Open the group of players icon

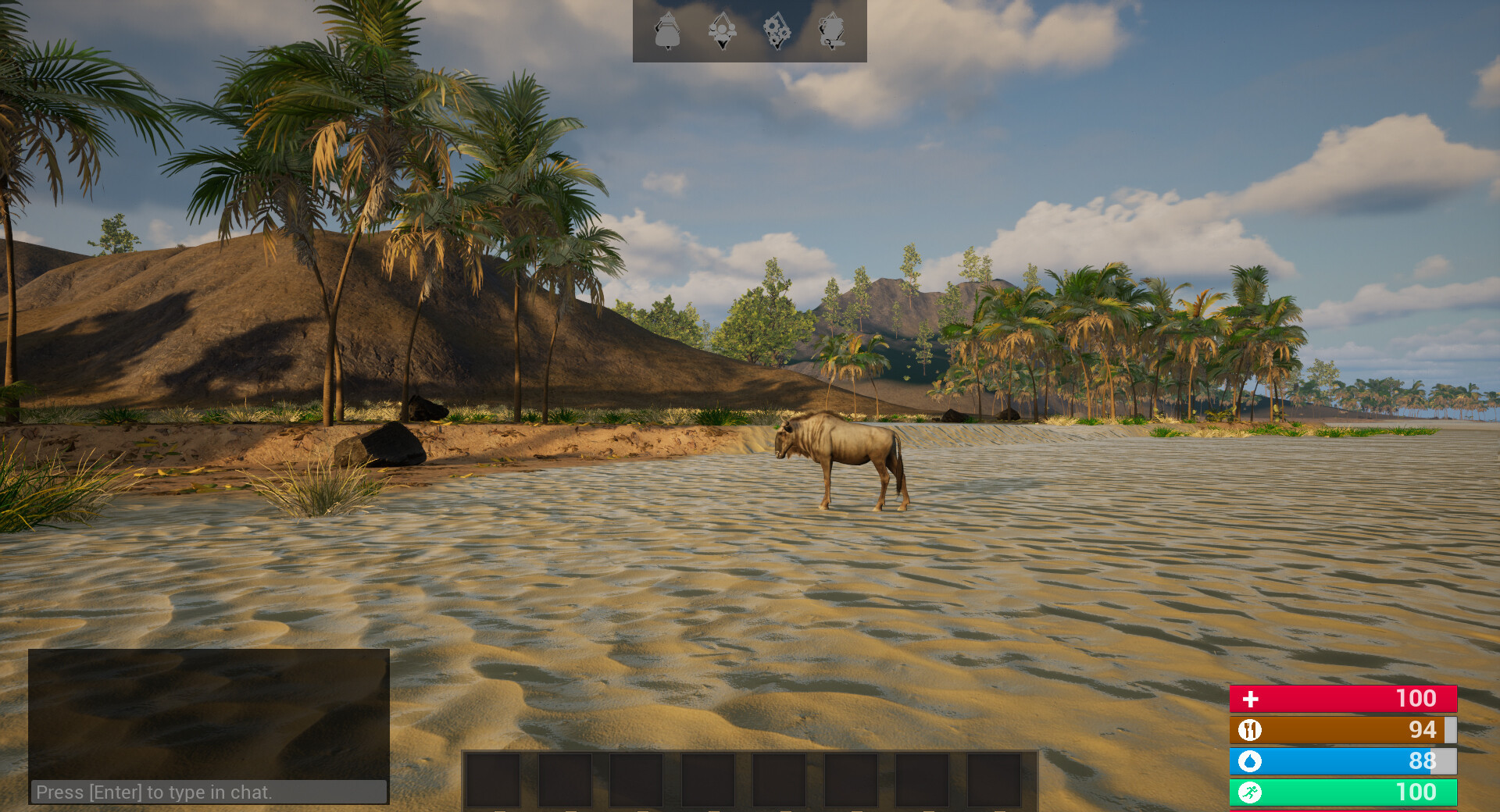pos(722,31)
